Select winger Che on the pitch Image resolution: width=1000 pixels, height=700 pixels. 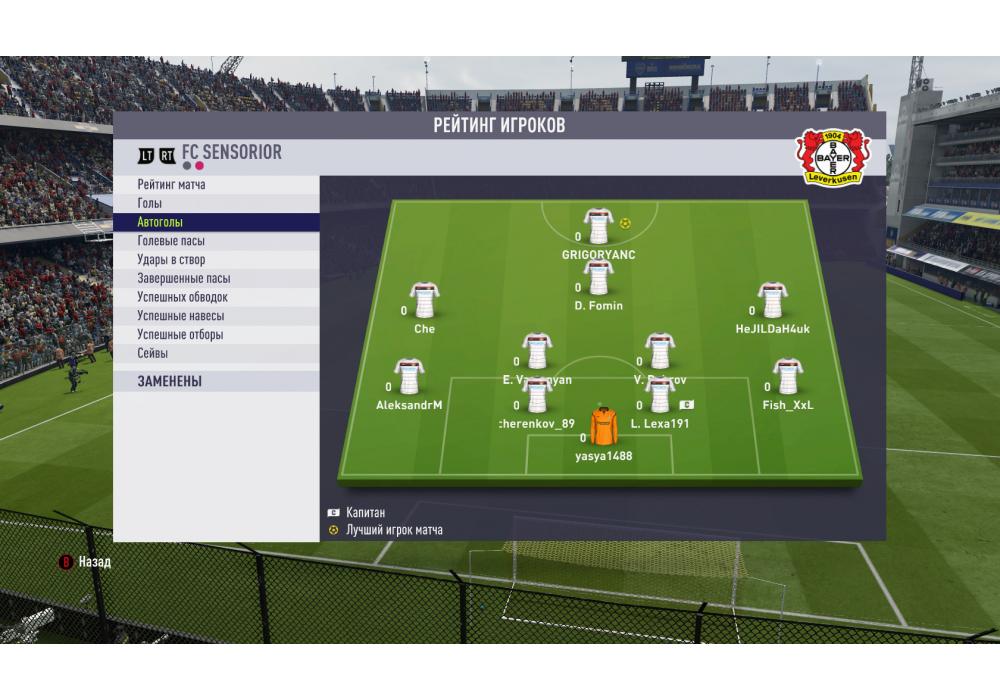click(424, 301)
